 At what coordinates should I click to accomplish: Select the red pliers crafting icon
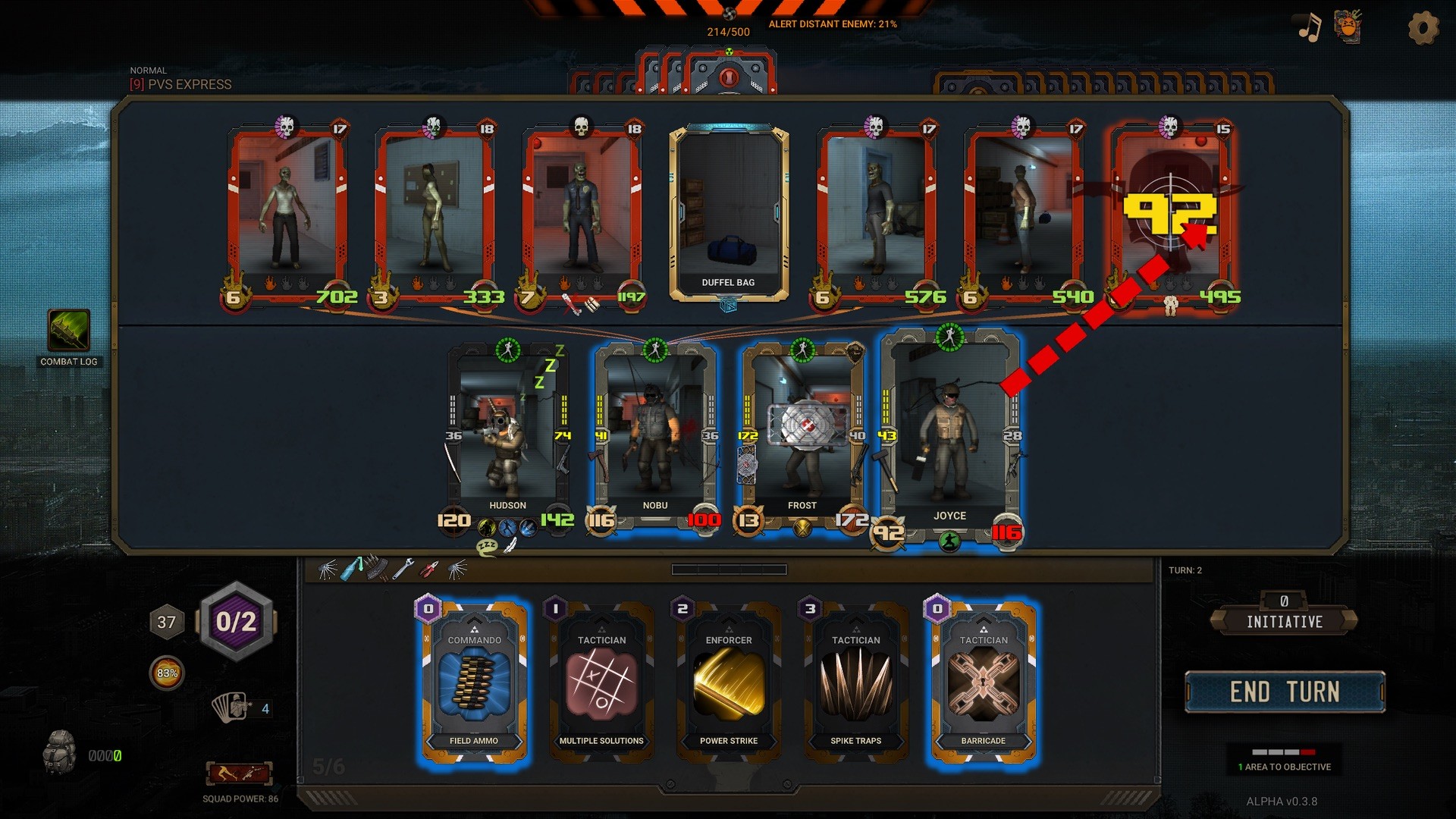click(429, 568)
